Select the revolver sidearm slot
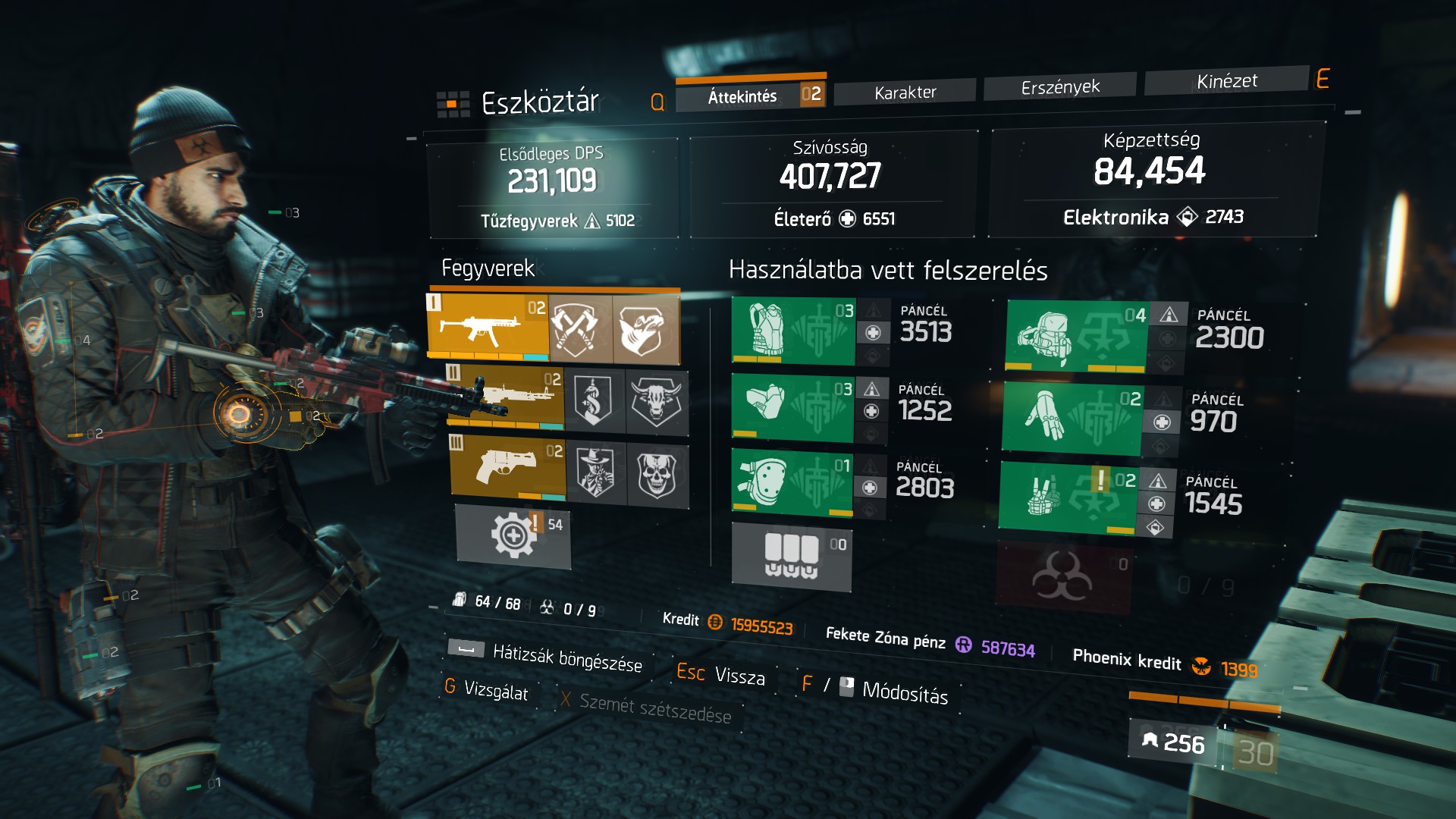Screen dimensions: 1456x819 point(507,466)
